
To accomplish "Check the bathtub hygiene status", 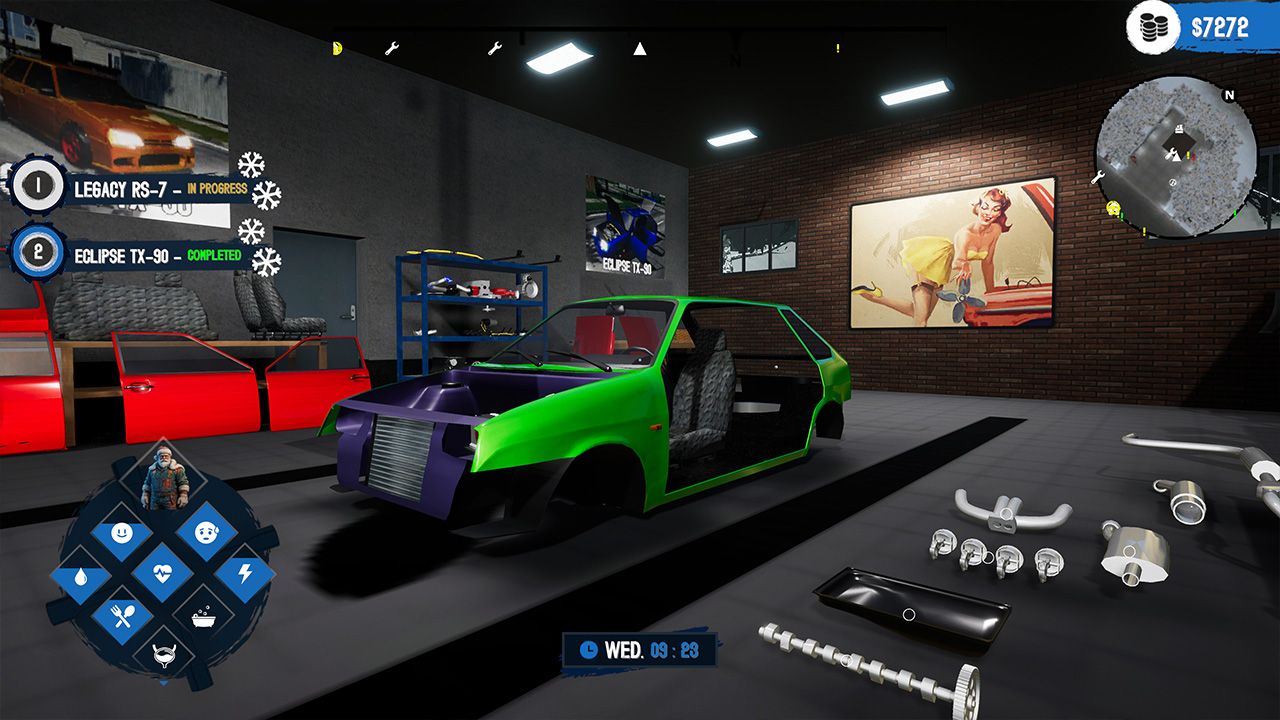I will pyautogui.click(x=205, y=616).
